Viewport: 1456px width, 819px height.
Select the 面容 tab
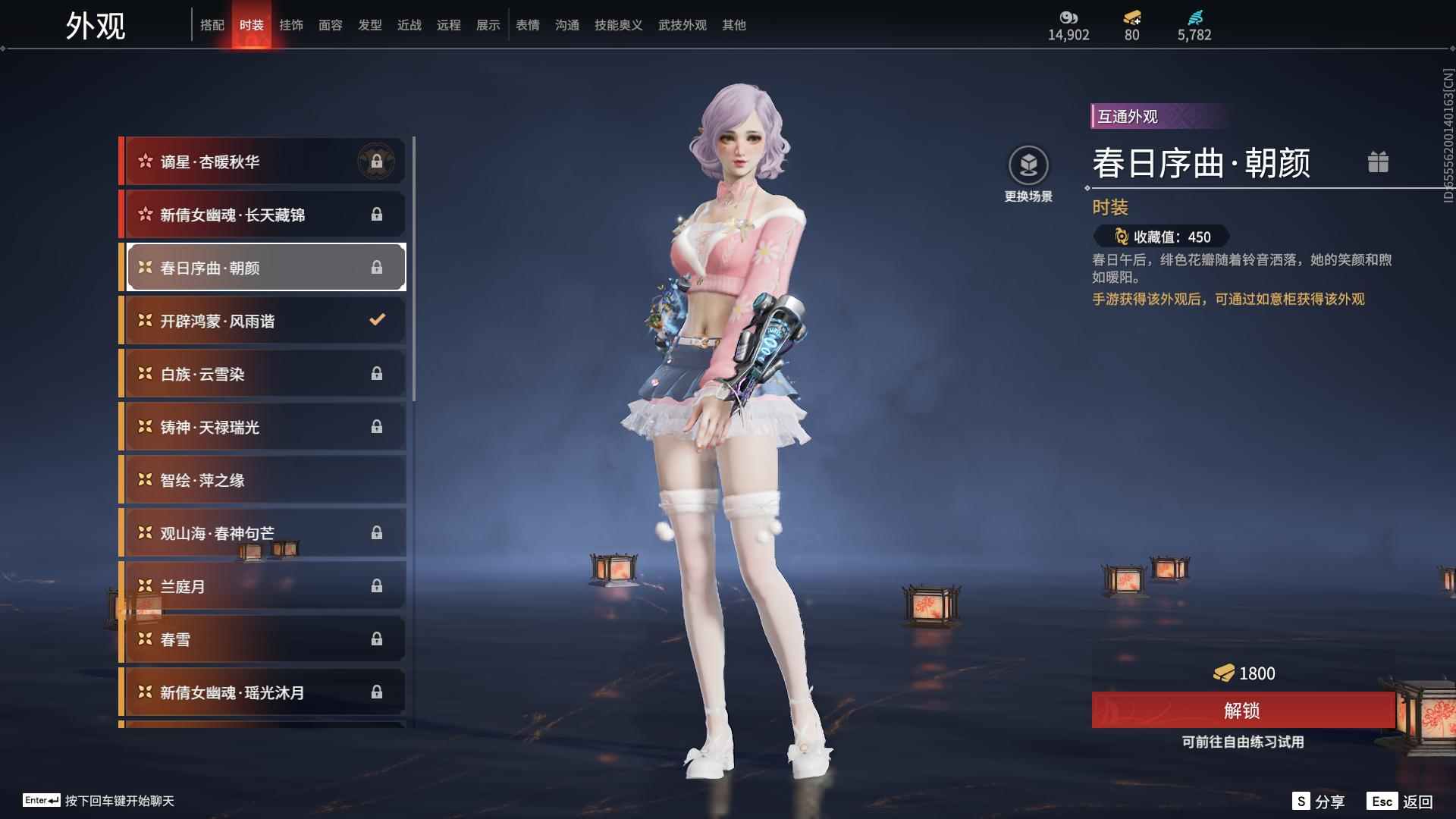[x=330, y=25]
